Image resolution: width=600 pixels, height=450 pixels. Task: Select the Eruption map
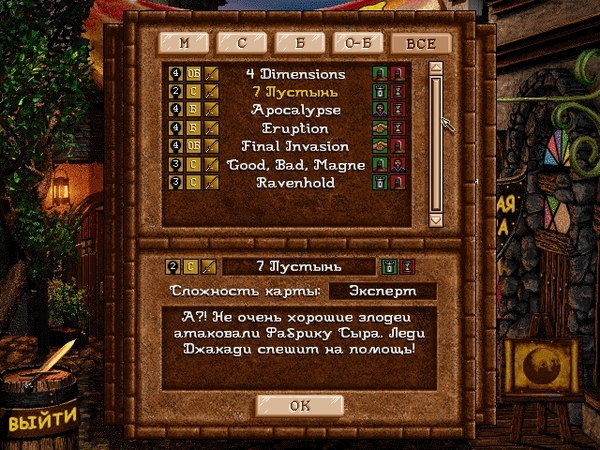click(x=296, y=128)
